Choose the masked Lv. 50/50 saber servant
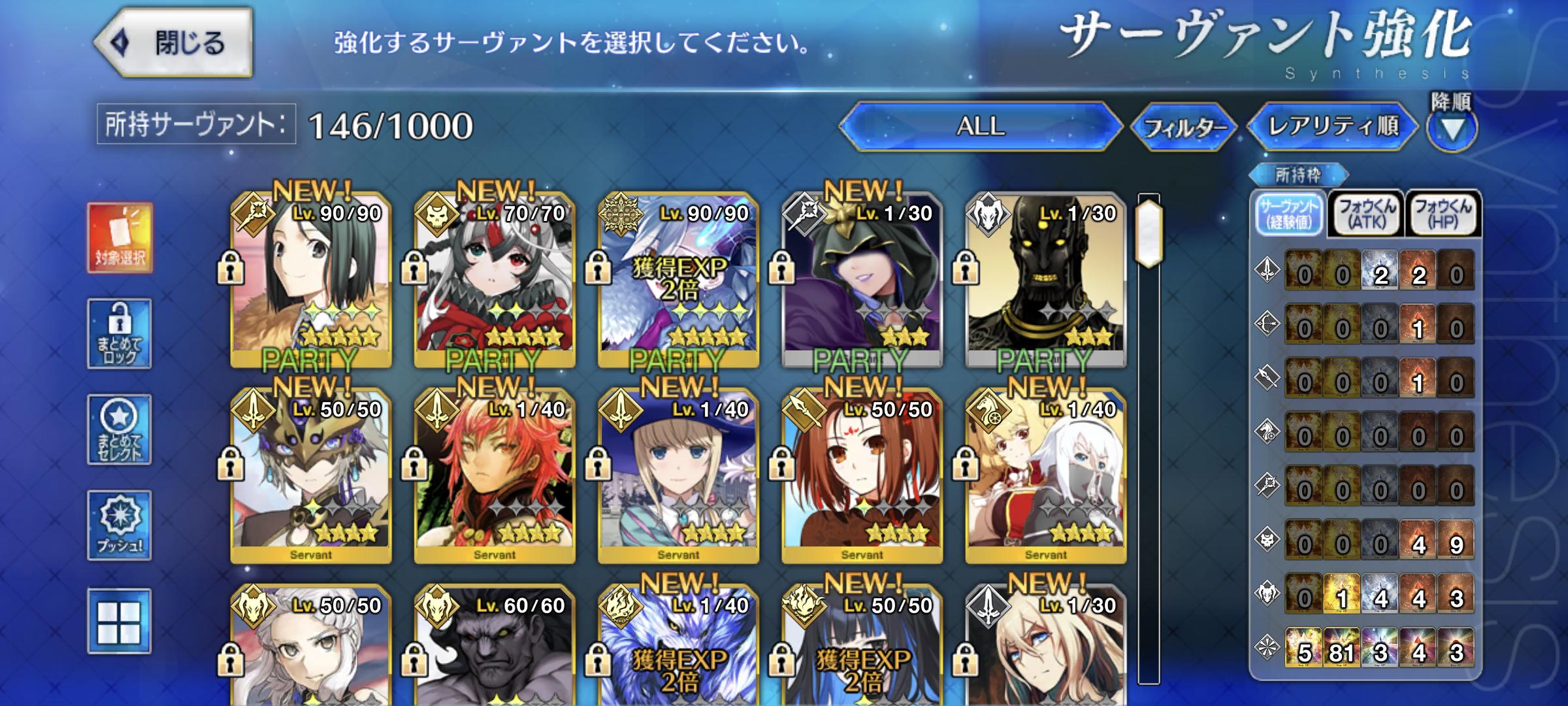 [x=311, y=476]
